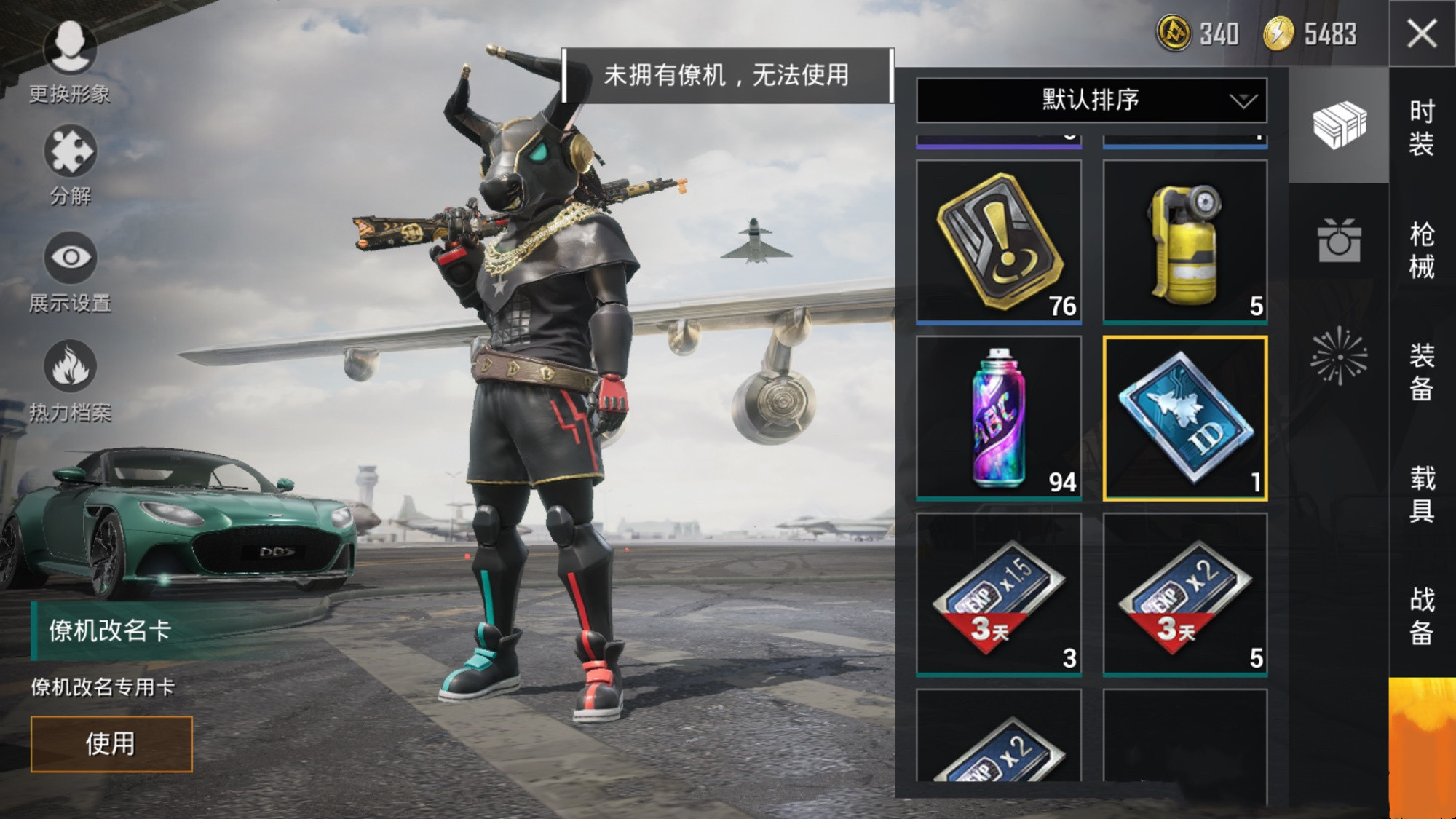
Task: Switch to the 枪械 firearms tab
Action: coord(1422,250)
